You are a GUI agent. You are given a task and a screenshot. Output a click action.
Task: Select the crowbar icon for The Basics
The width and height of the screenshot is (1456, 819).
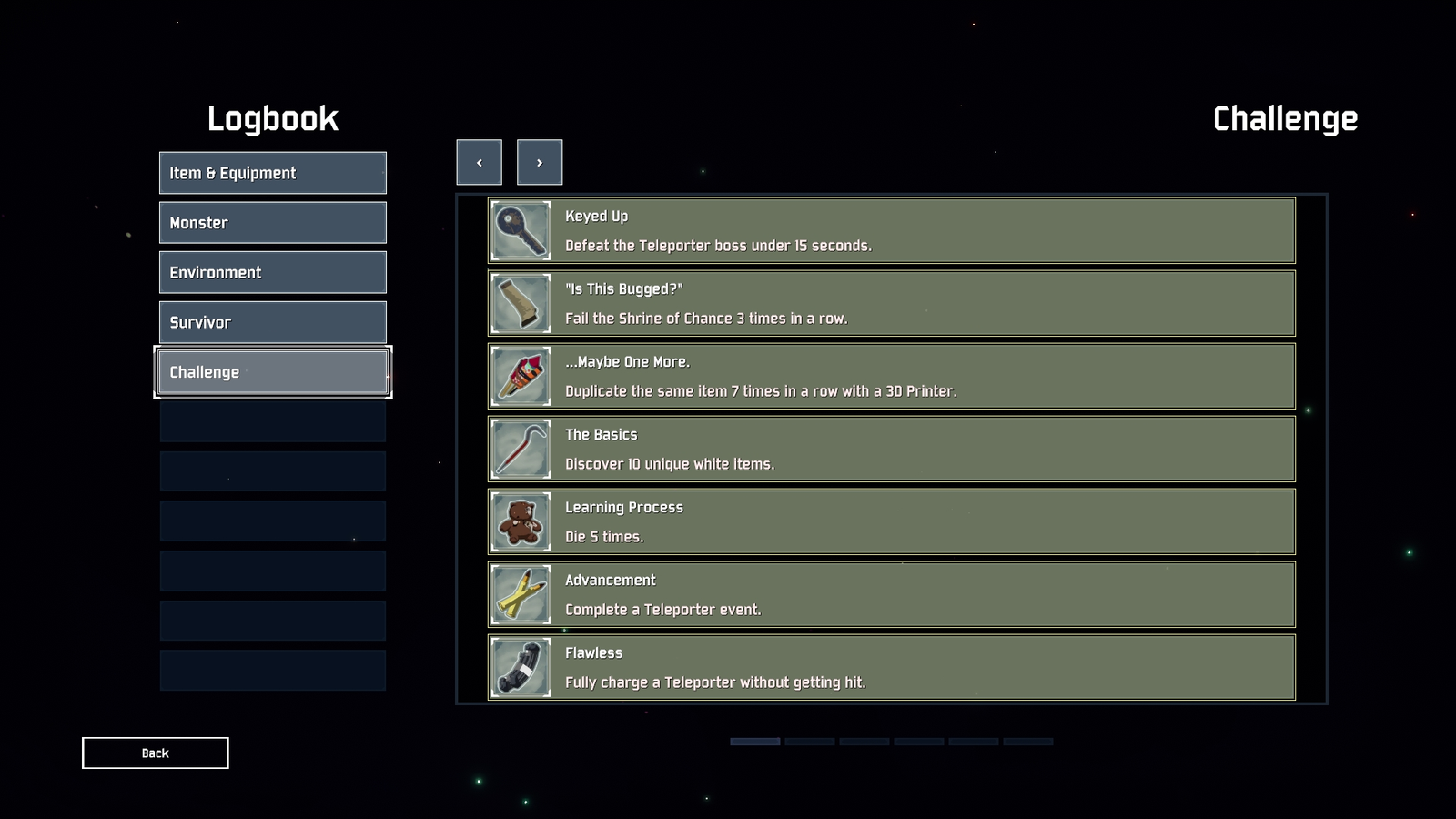(520, 449)
